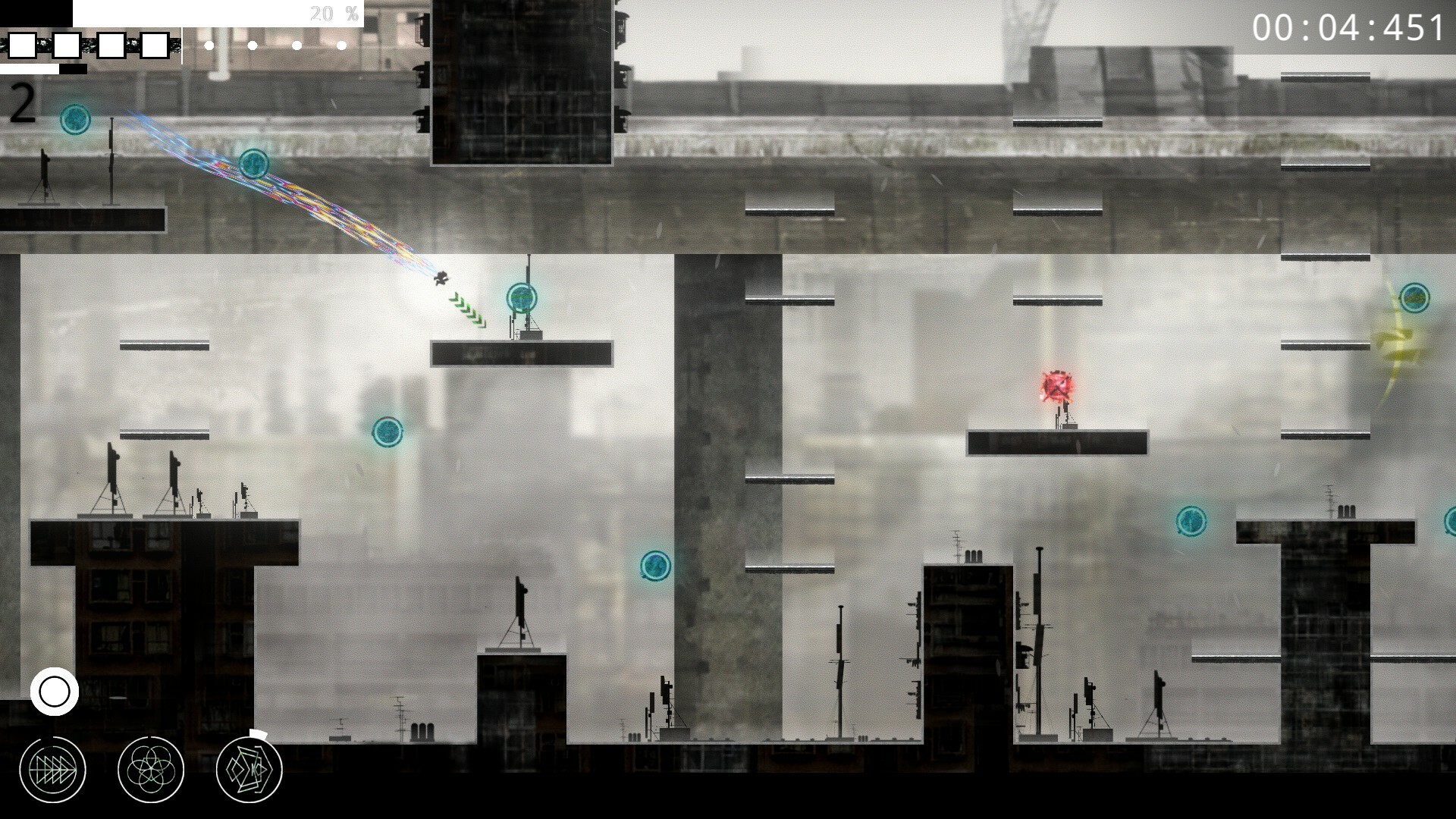Toggle the fourth white square in the HUD strip
Image resolution: width=1456 pixels, height=819 pixels.
point(155,45)
